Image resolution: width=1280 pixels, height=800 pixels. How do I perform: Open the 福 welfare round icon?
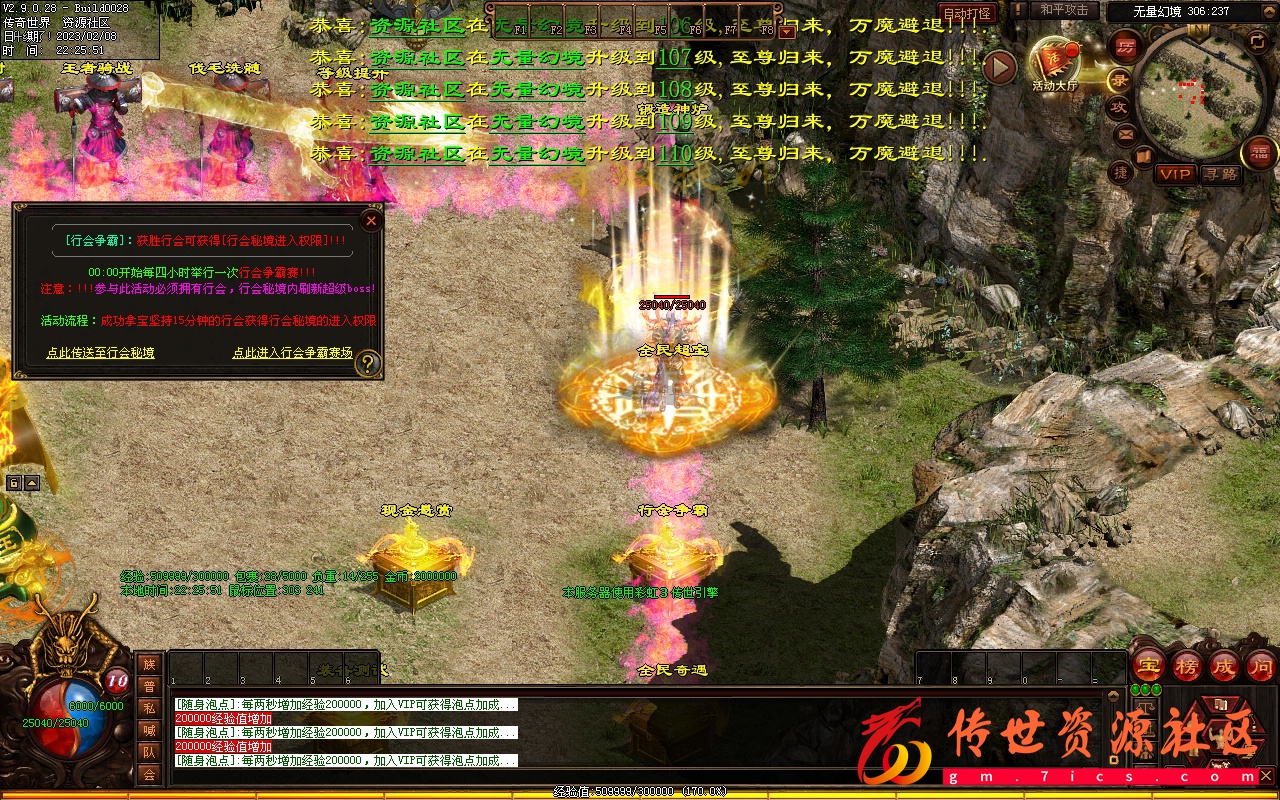pyautogui.click(x=1258, y=152)
